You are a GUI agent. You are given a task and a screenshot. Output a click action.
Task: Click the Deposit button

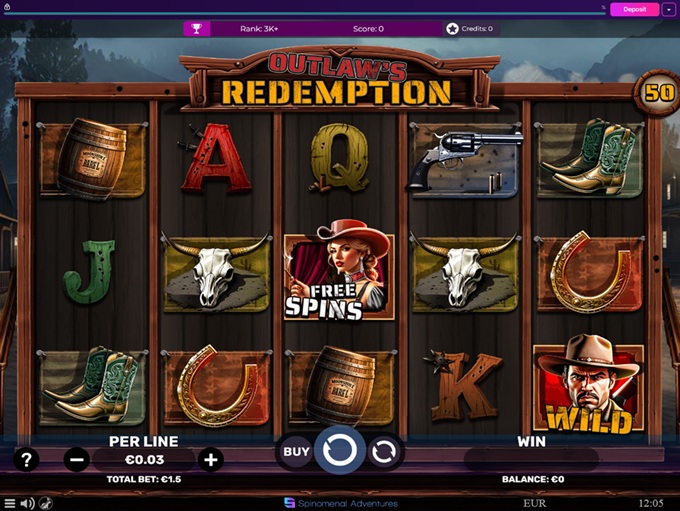[x=634, y=9]
